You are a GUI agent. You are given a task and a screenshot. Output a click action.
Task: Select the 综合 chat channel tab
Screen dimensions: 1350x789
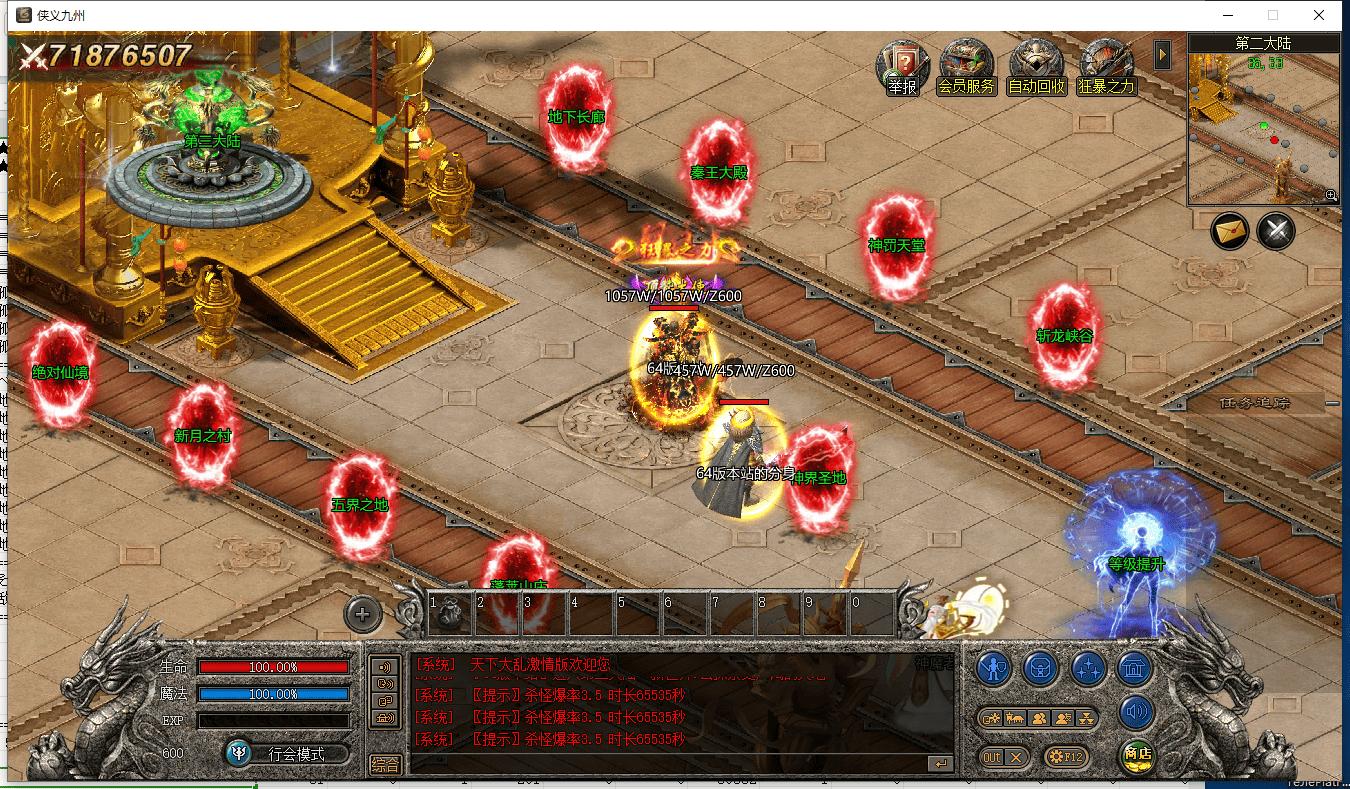tap(386, 765)
